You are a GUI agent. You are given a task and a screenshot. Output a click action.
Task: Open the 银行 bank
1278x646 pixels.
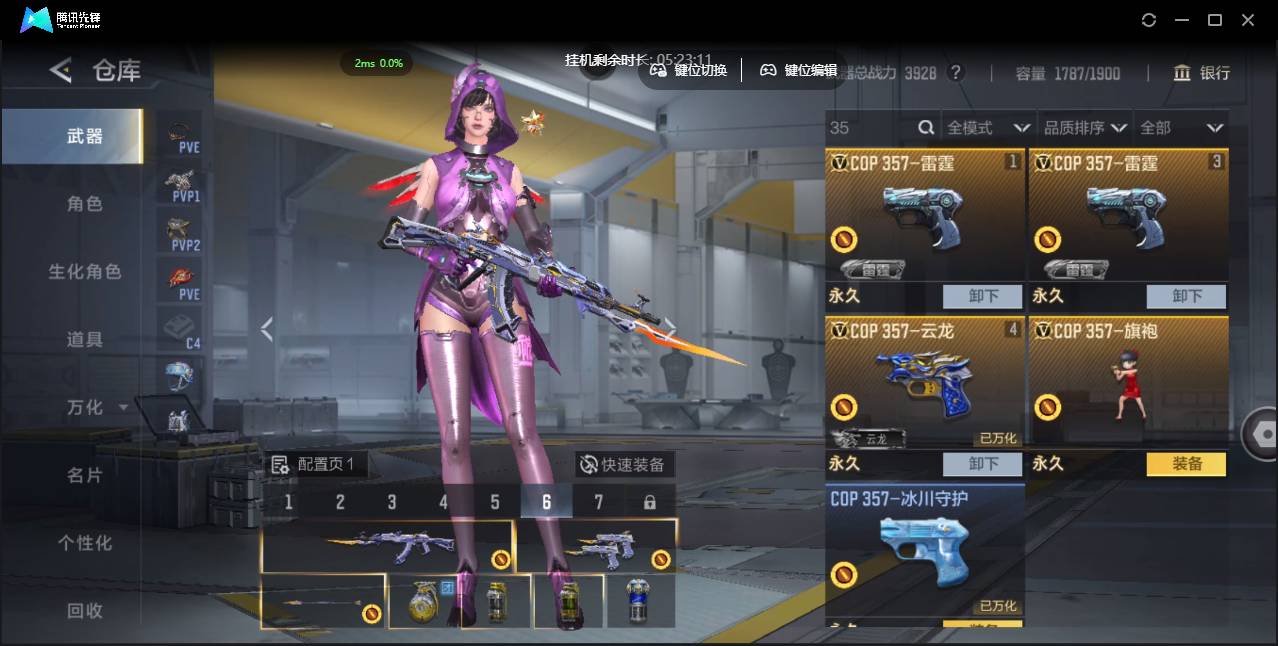pos(1202,73)
